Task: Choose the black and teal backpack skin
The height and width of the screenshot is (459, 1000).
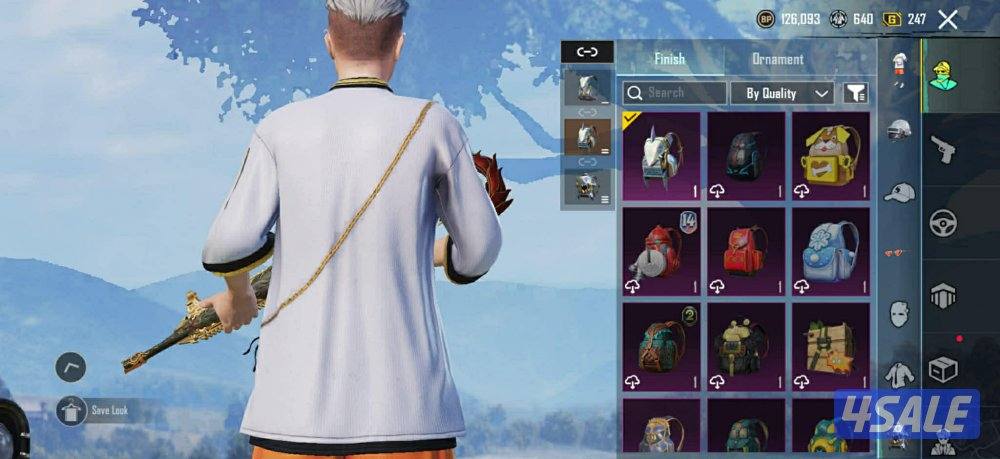Action: pyautogui.click(x=746, y=156)
